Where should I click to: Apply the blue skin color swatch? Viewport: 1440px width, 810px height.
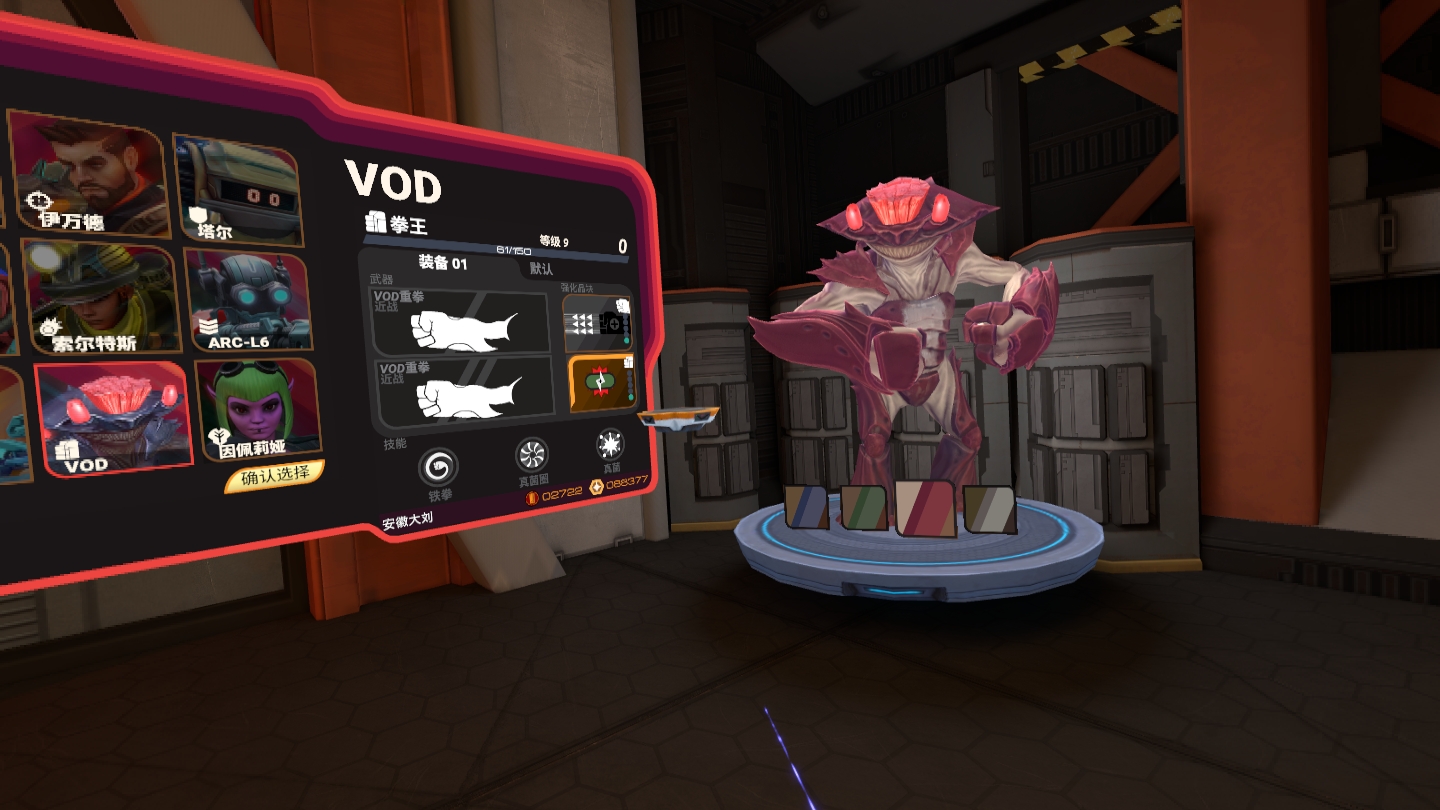point(807,506)
